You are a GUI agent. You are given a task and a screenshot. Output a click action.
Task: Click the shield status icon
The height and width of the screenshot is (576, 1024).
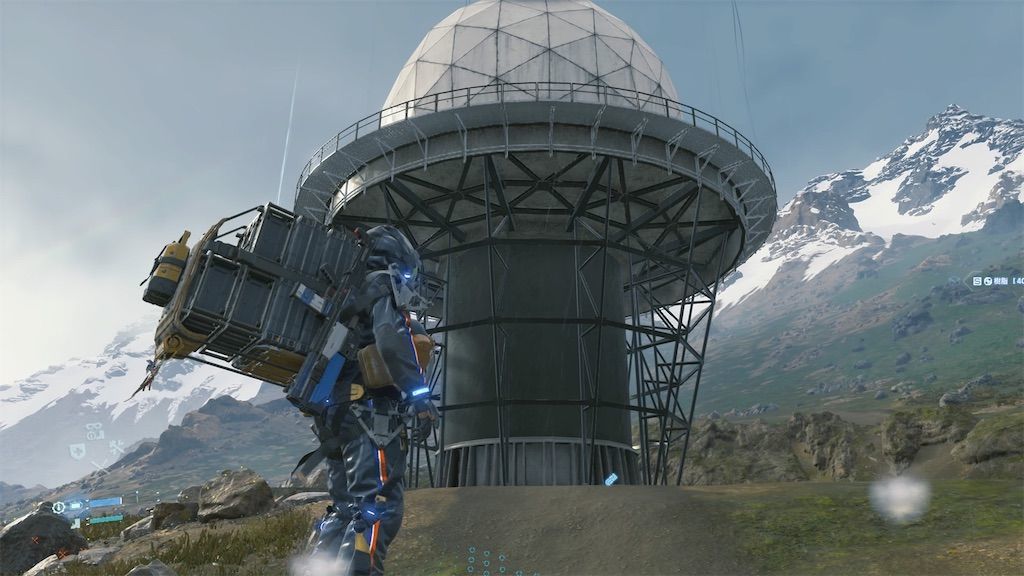(x=76, y=452)
